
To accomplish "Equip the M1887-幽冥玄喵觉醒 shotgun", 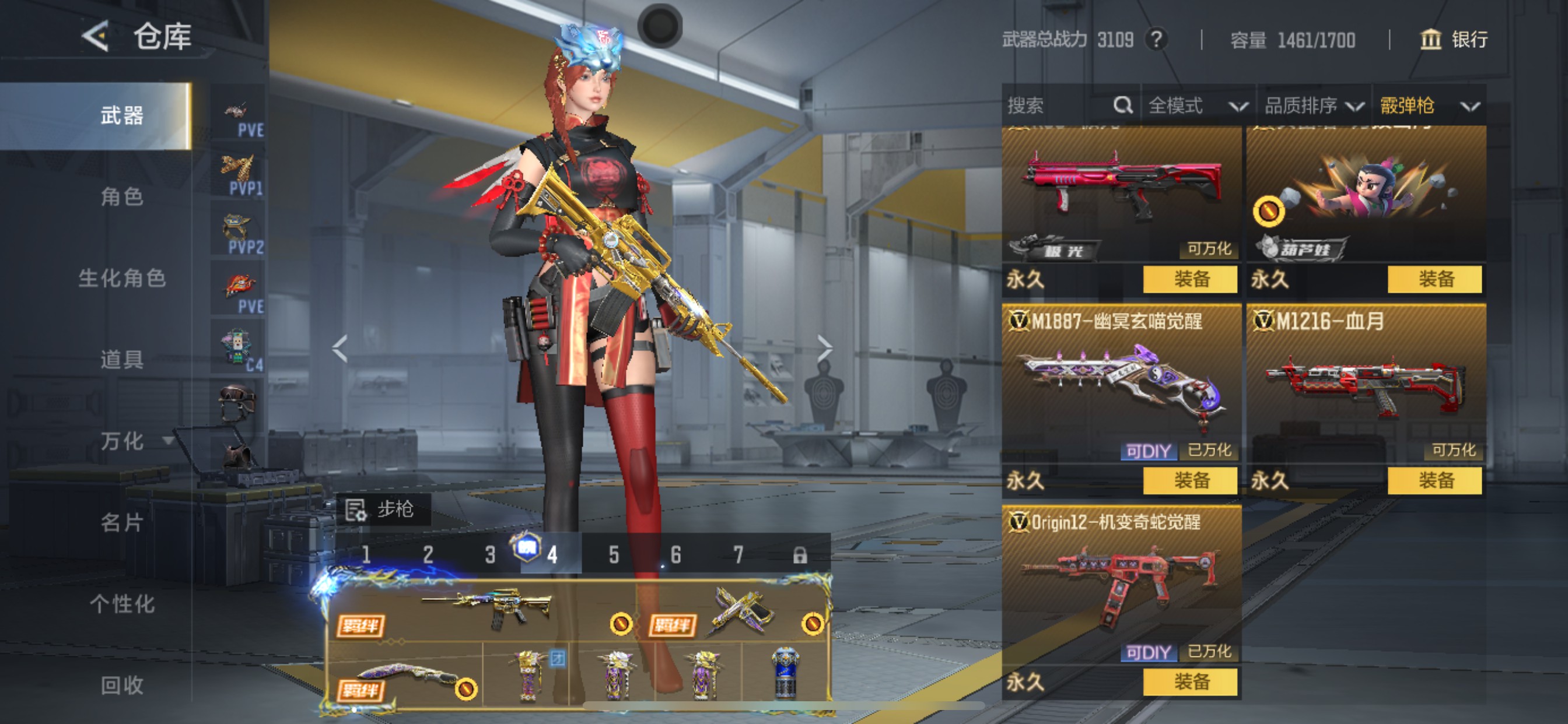I will [x=1190, y=481].
